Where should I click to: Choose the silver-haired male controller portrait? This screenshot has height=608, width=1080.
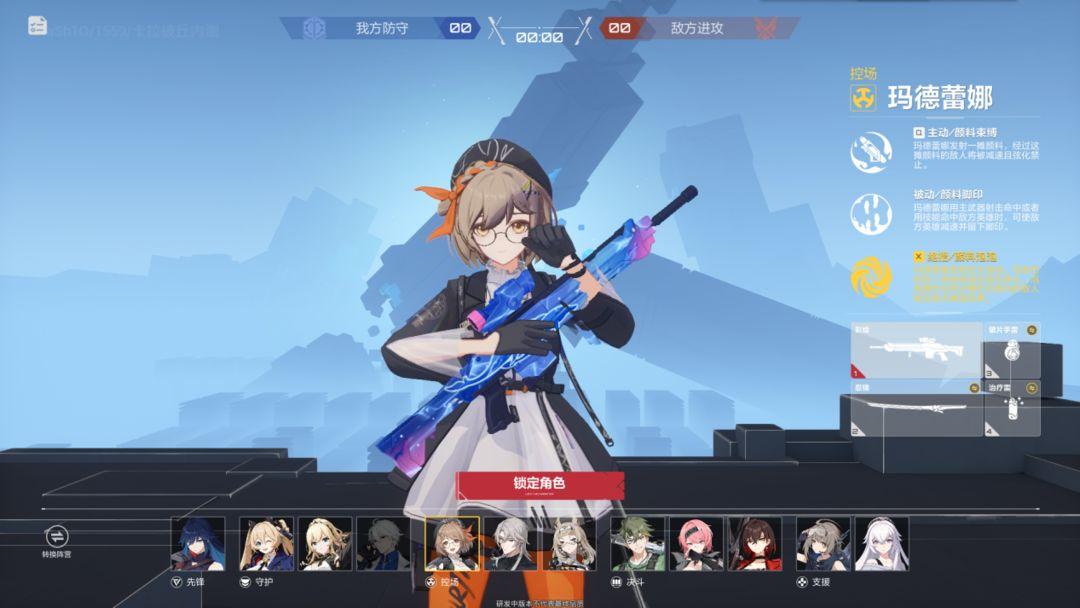pos(510,544)
